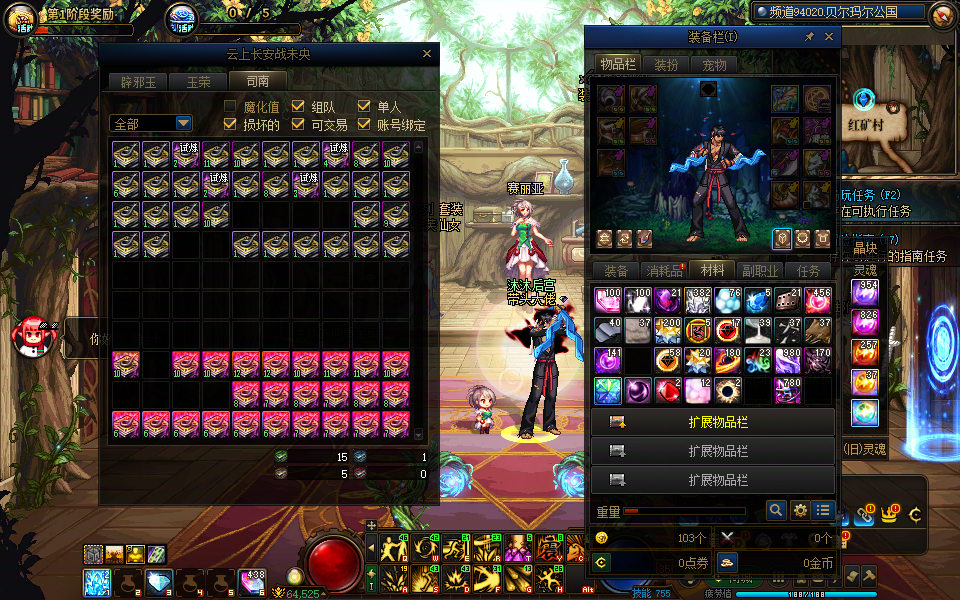Switch to the 装扮 tab
Viewport: 960px width, 600px height.
[667, 65]
